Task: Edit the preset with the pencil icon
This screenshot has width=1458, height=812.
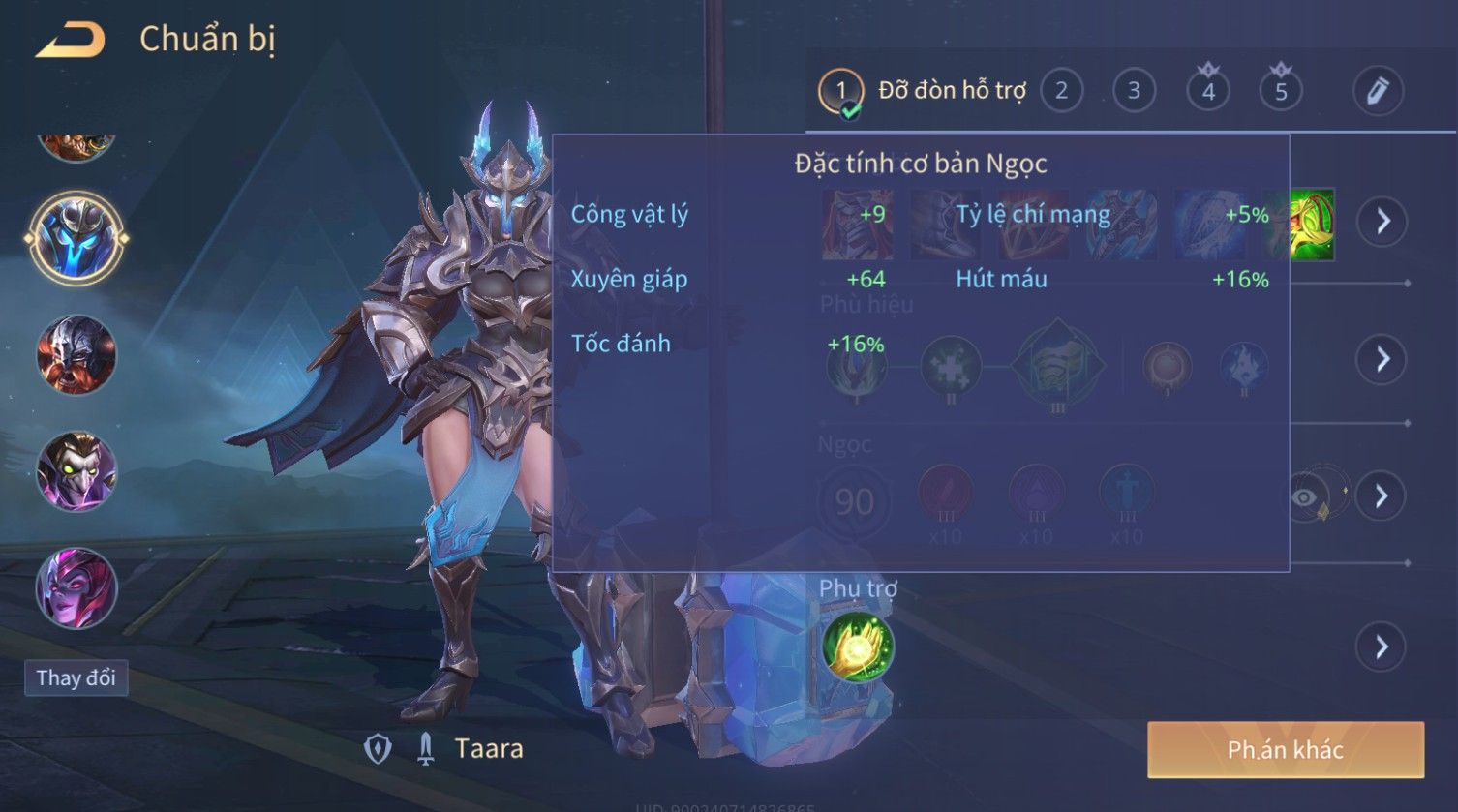Action: 1378,91
